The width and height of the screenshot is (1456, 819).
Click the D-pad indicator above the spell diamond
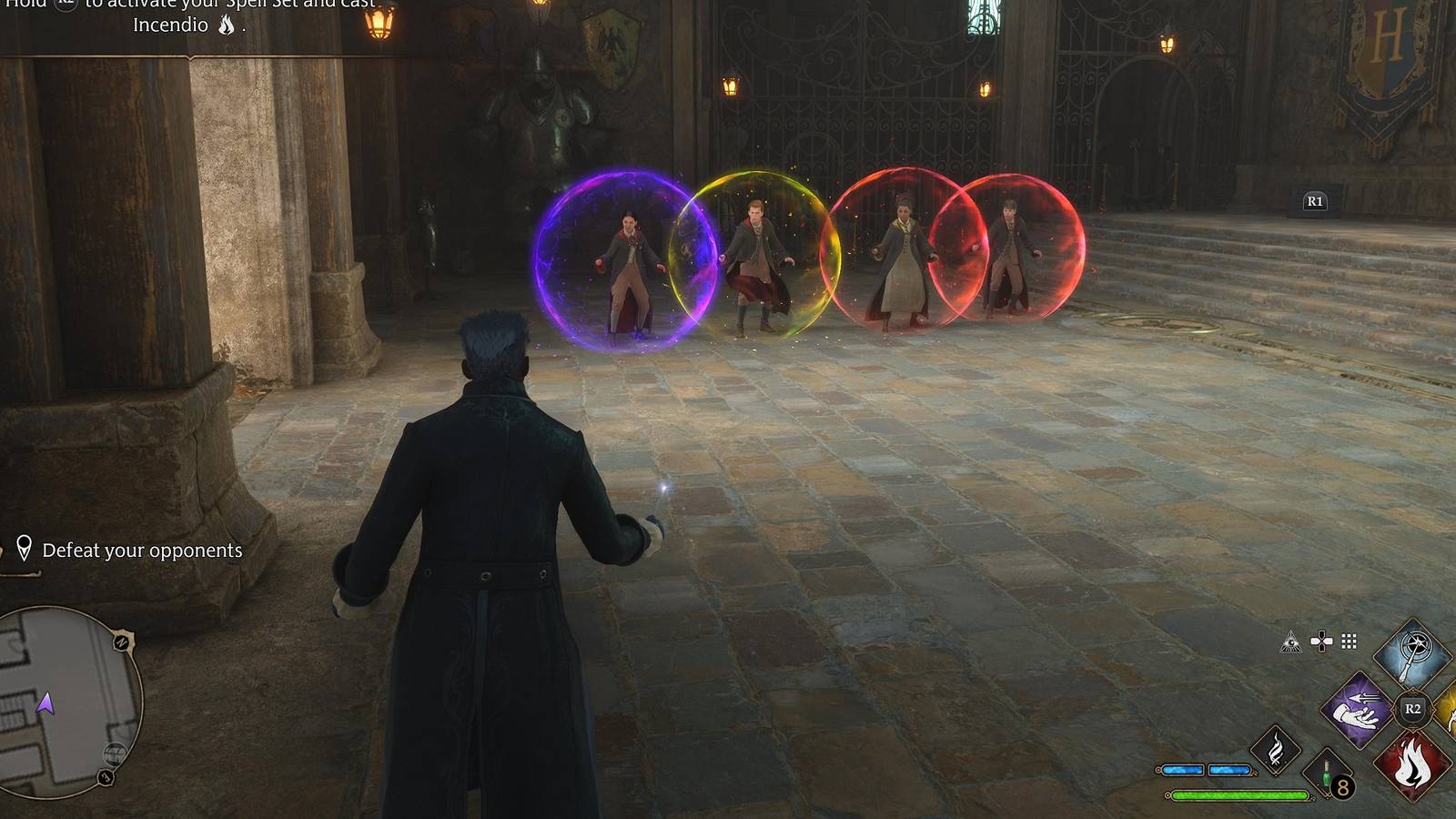(x=1321, y=640)
